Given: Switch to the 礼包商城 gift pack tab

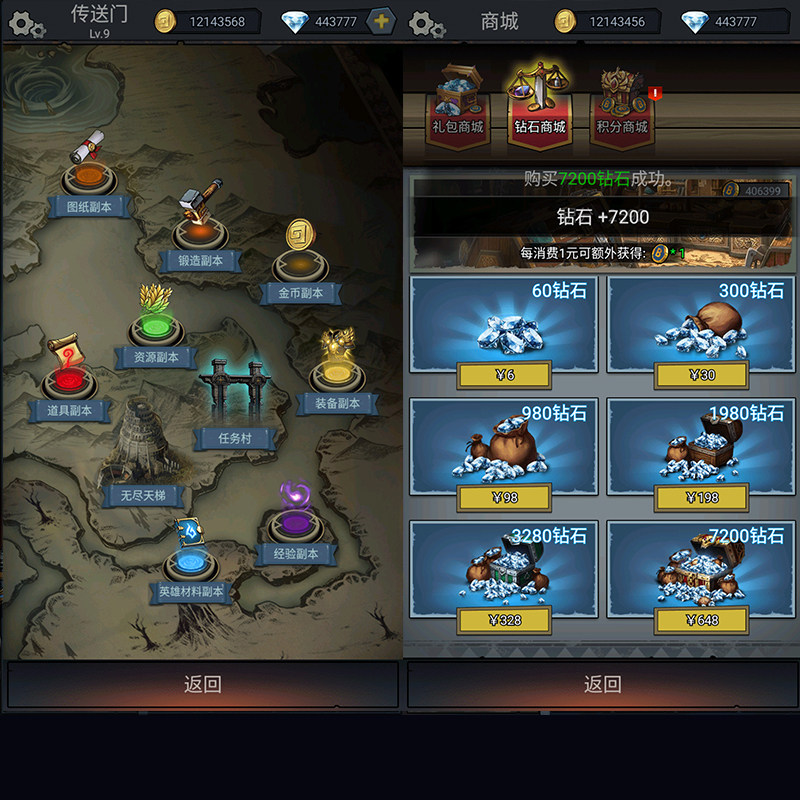Looking at the screenshot, I should pyautogui.click(x=457, y=105).
